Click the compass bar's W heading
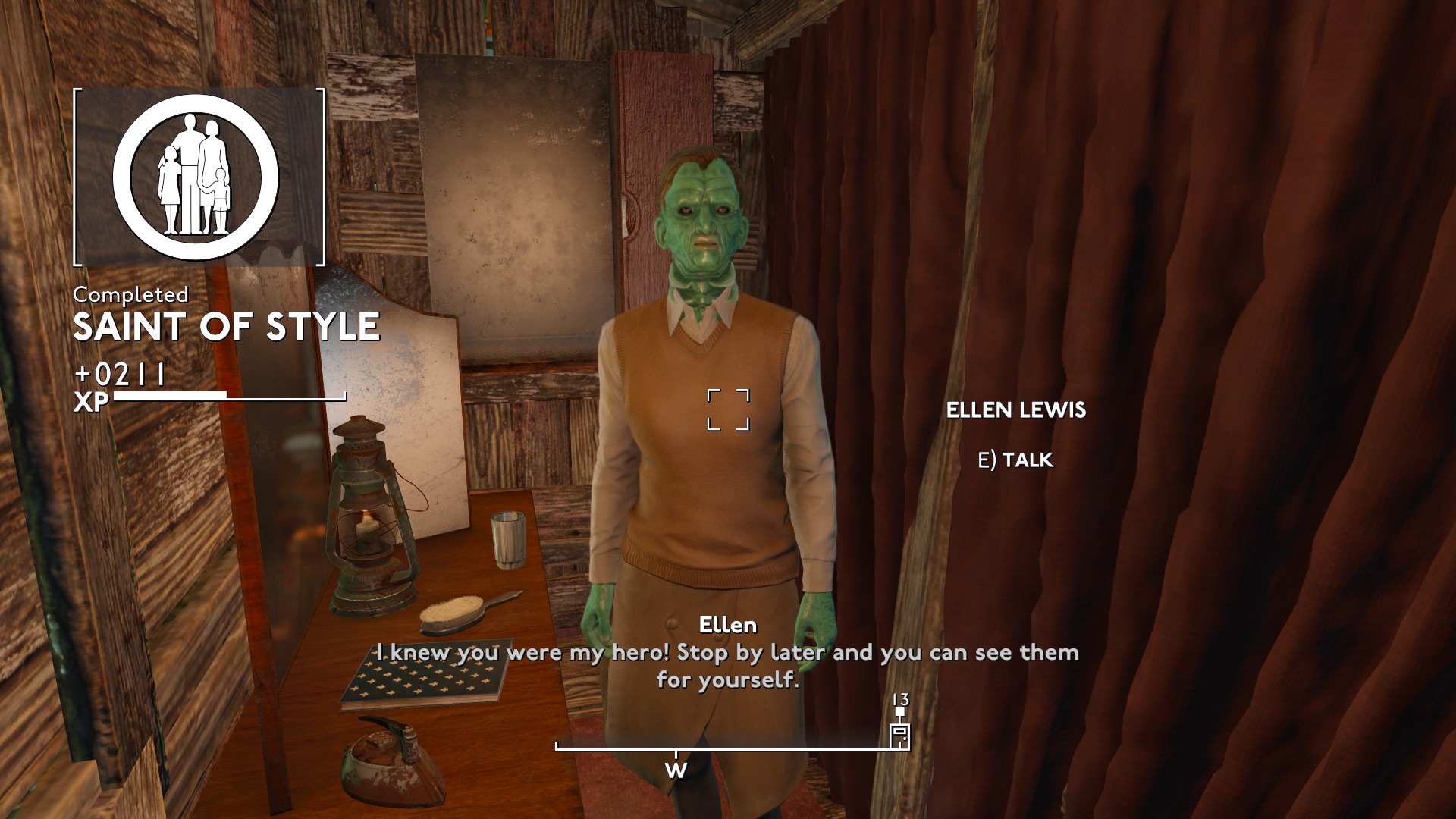This screenshot has width=1456, height=819. [676, 770]
